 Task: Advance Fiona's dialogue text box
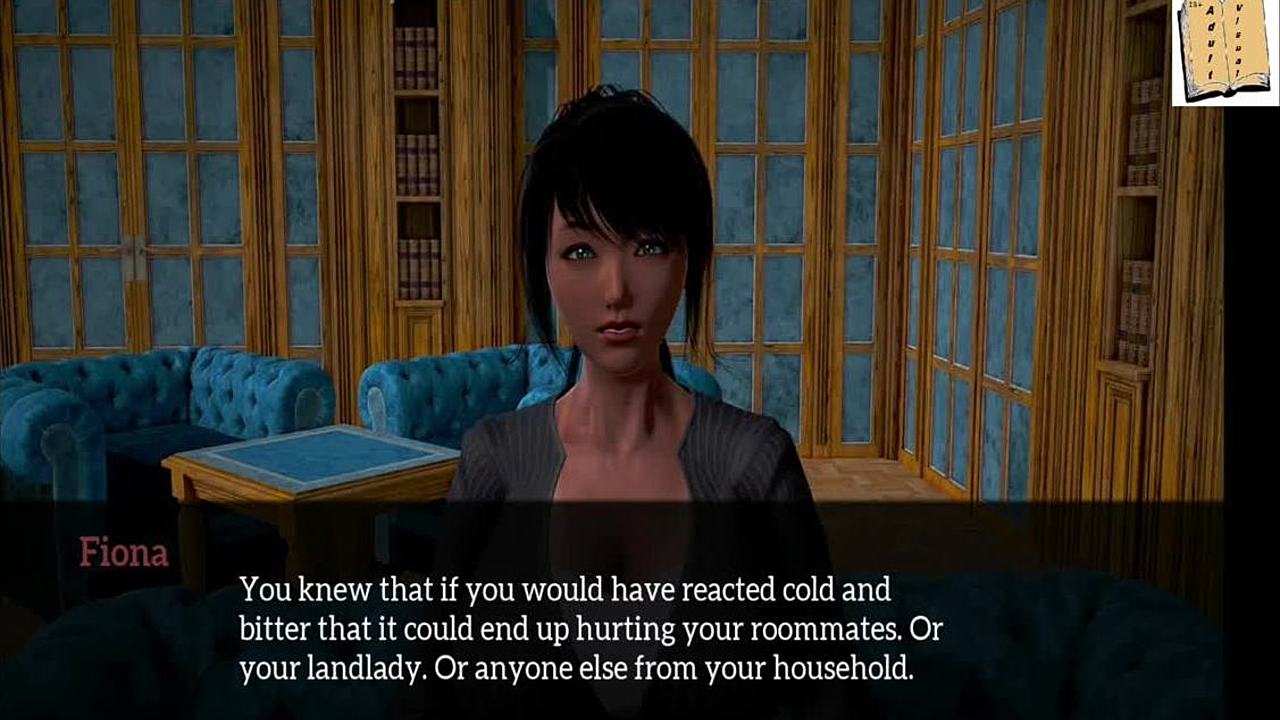[x=590, y=628]
